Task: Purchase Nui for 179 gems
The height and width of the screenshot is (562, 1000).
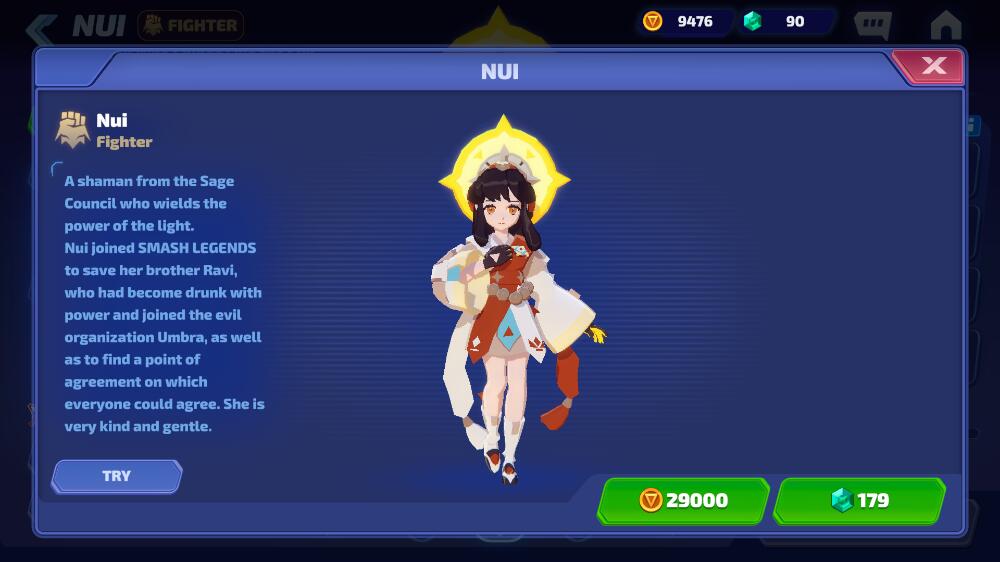Action: click(860, 500)
